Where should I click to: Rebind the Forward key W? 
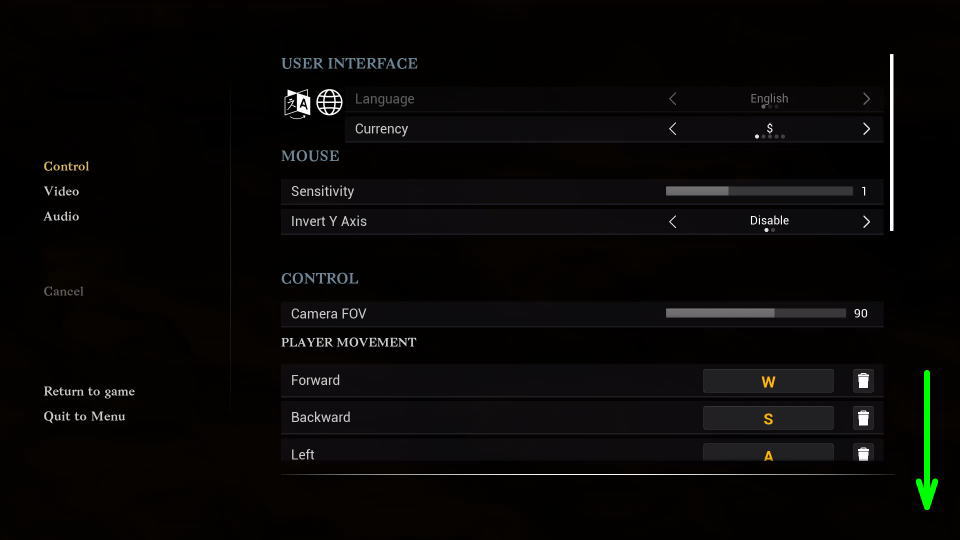[x=768, y=381]
